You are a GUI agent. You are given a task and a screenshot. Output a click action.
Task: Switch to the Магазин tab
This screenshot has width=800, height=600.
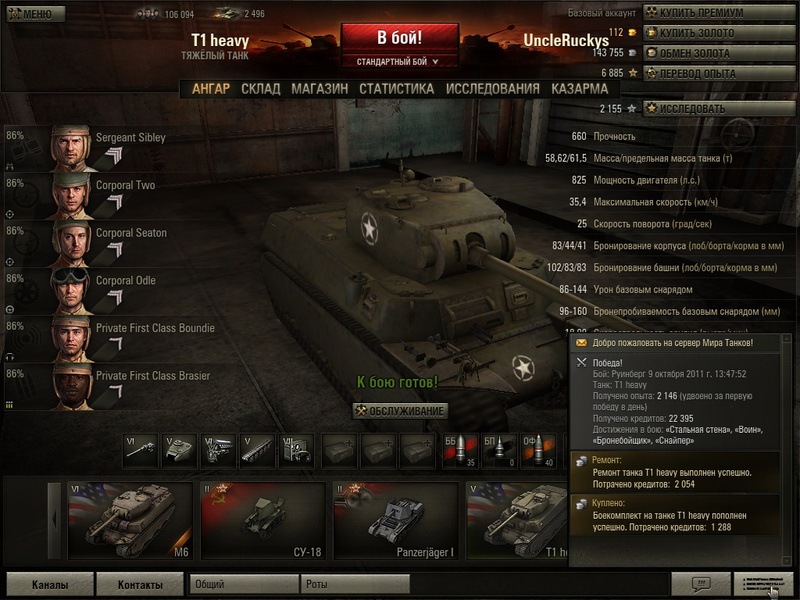tap(319, 88)
